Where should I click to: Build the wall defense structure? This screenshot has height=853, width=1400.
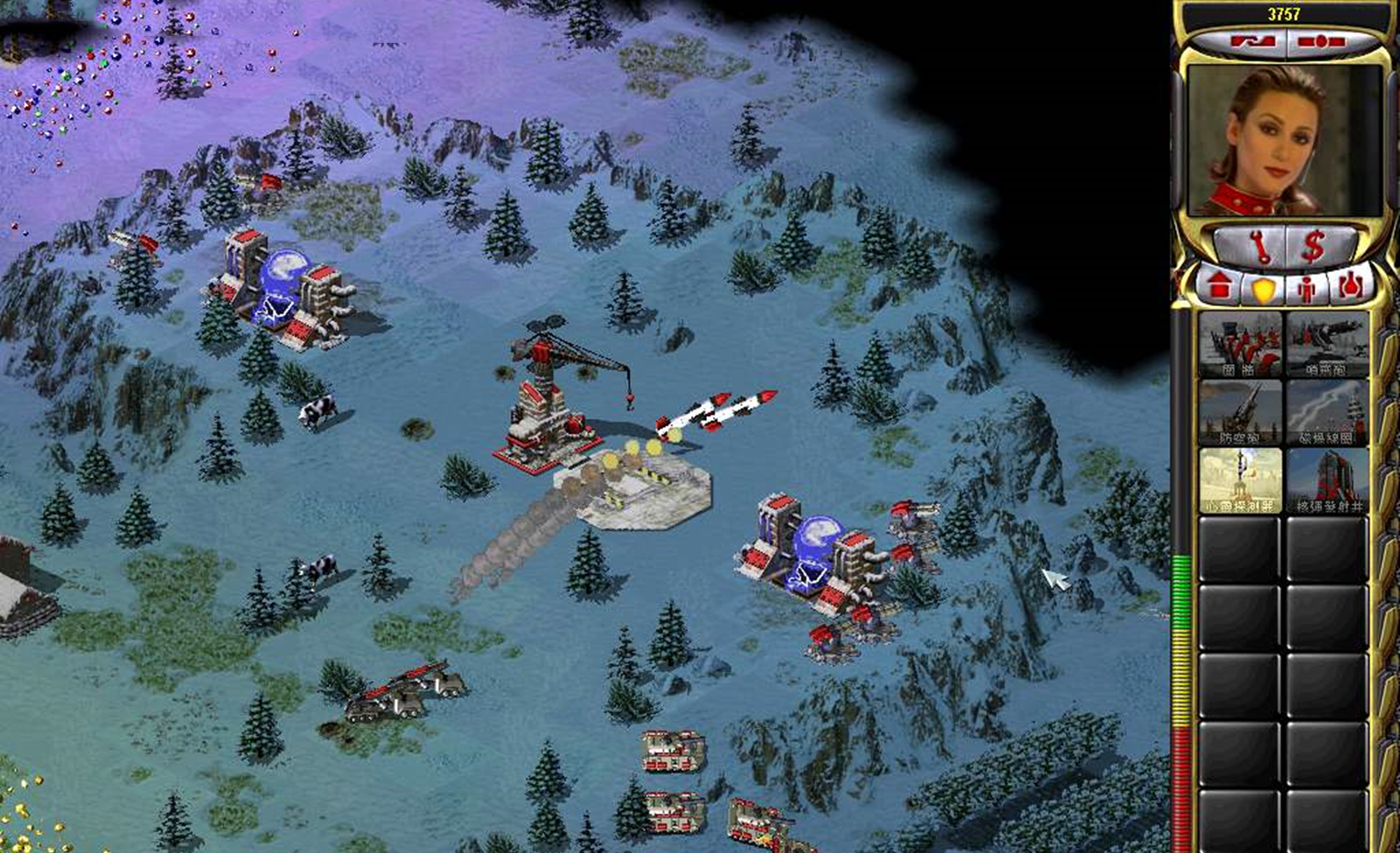click(1239, 344)
